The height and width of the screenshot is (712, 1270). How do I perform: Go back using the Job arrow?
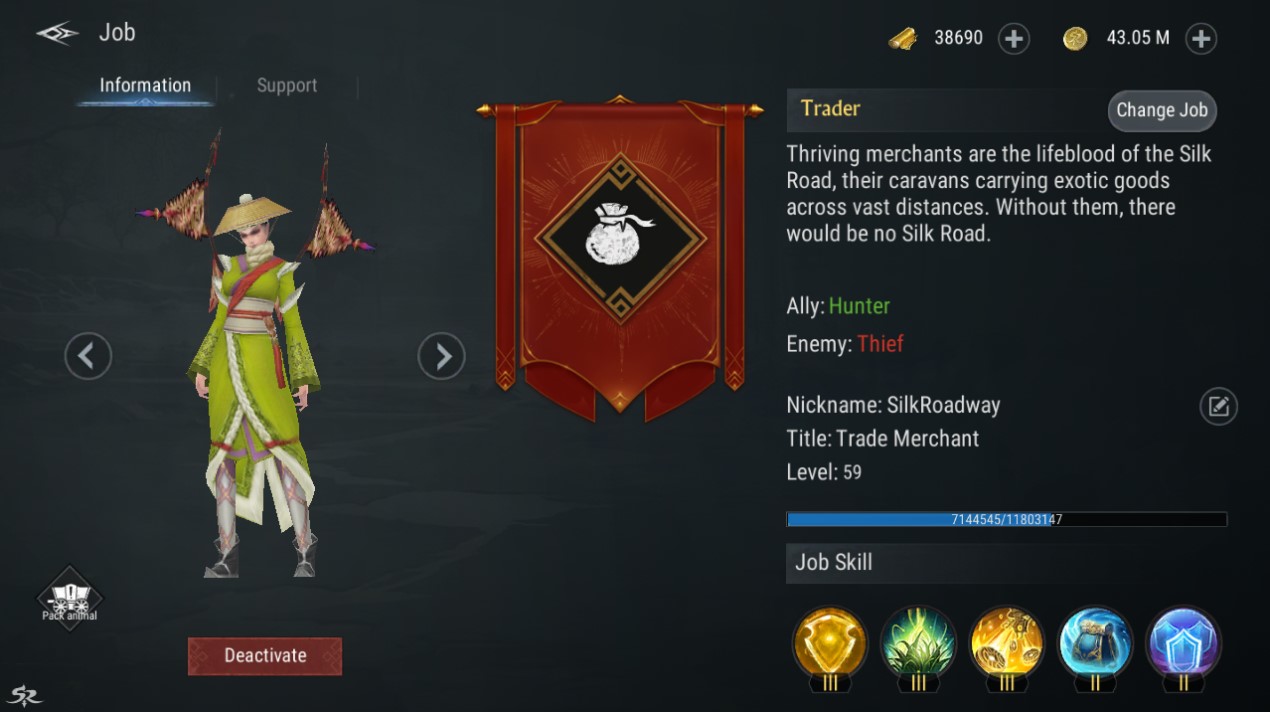point(57,33)
